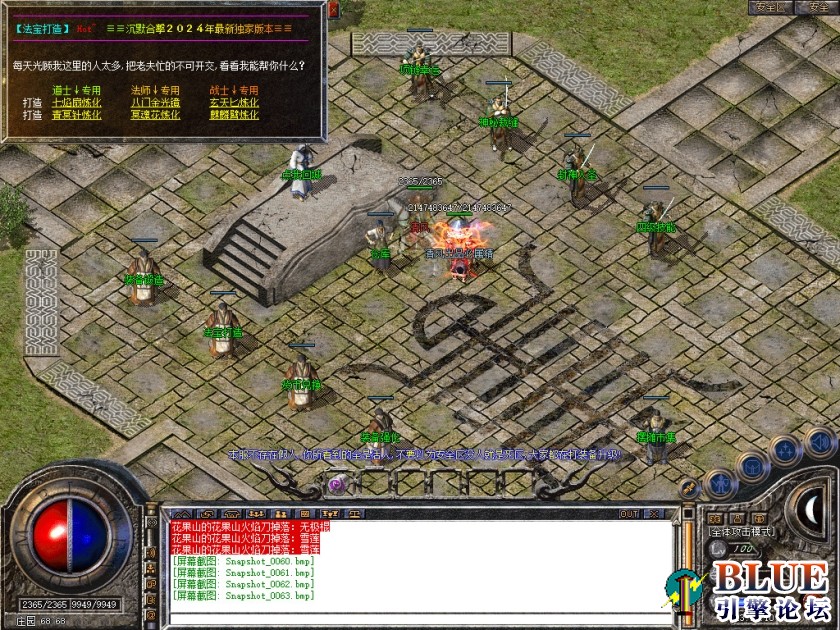
Task: Pick the 玄天匕炼化 warrior option
Action: pyautogui.click(x=234, y=102)
